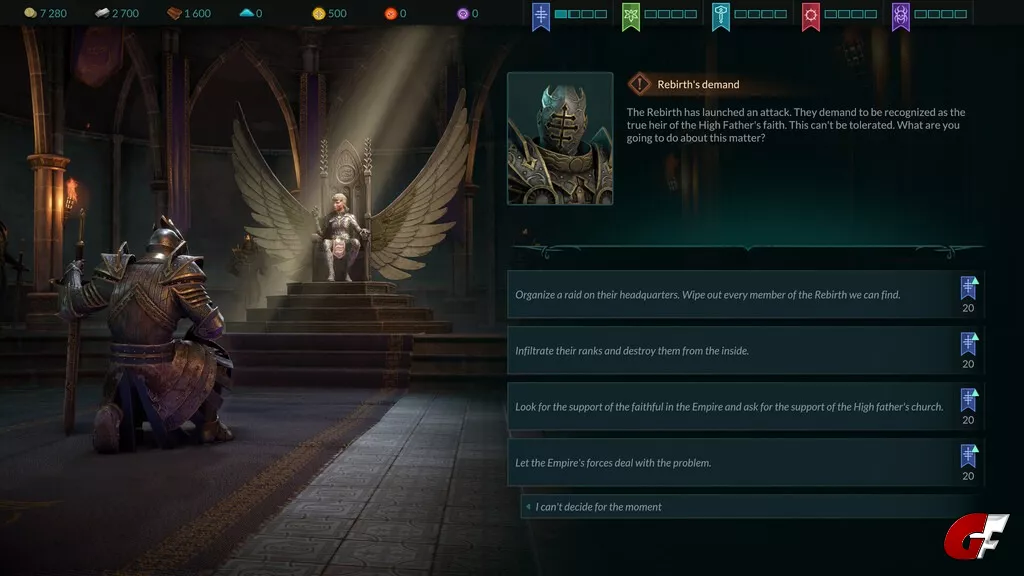Viewport: 1024px width, 576px height.
Task: Let the Empire's forces deal with it
Action: (x=735, y=463)
